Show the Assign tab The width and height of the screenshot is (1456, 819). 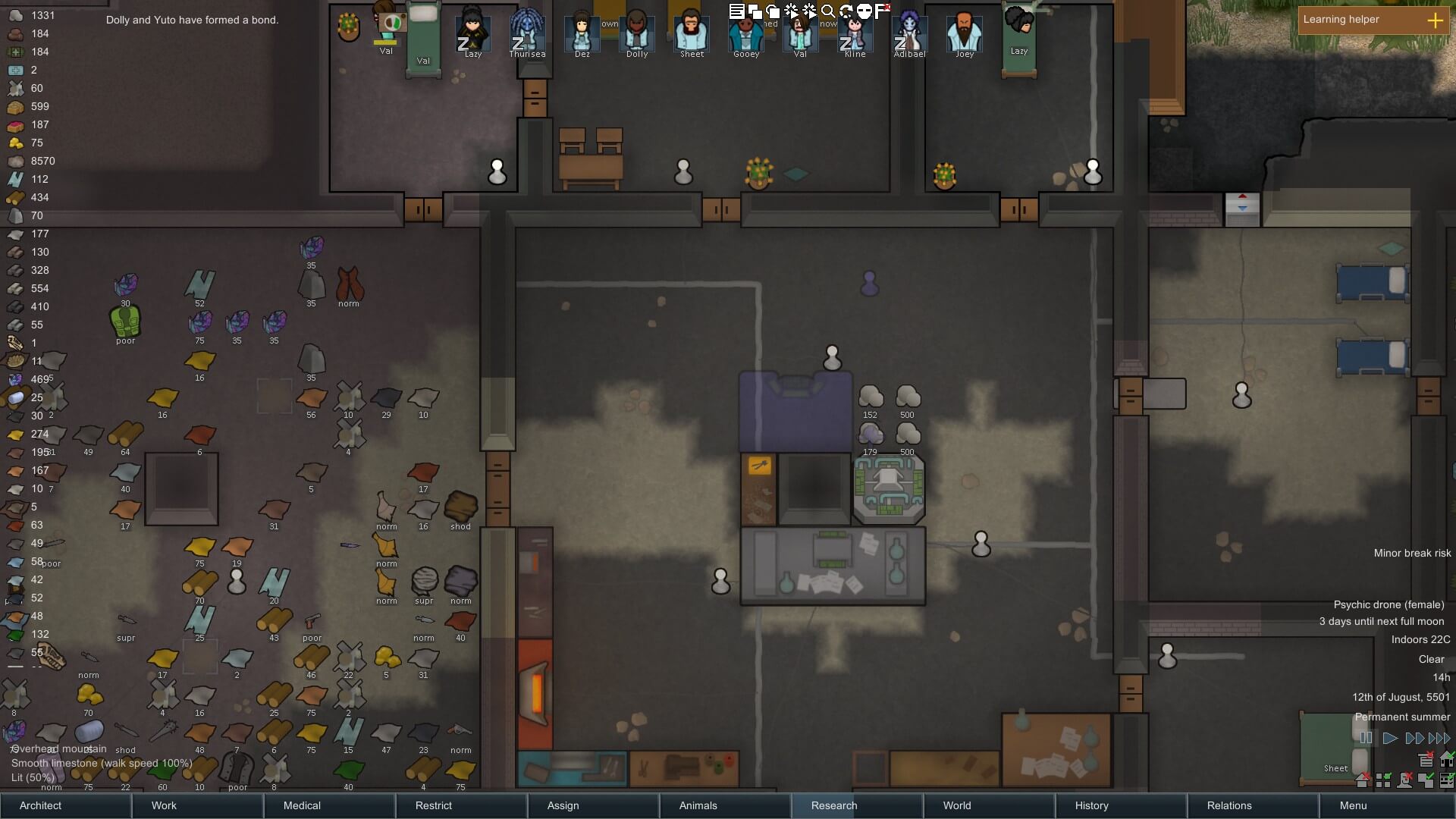point(563,805)
